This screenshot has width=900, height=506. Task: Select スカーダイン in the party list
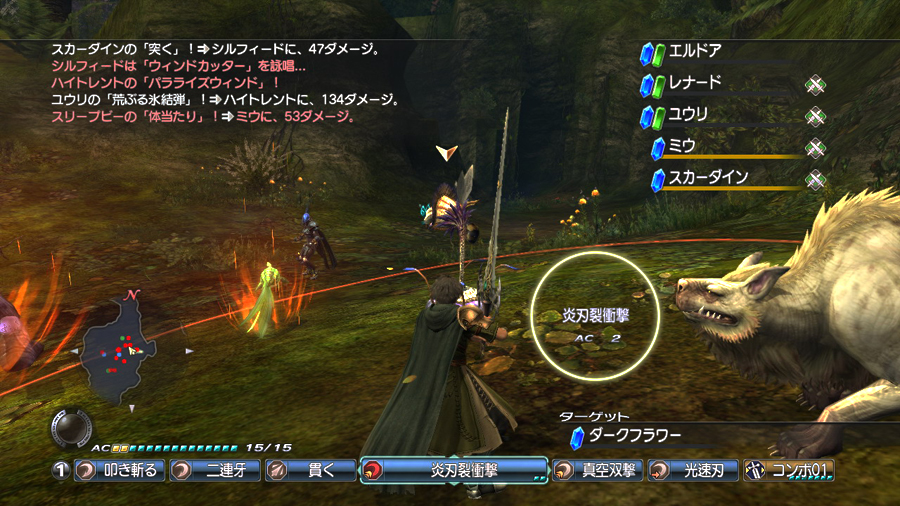pyautogui.click(x=710, y=179)
